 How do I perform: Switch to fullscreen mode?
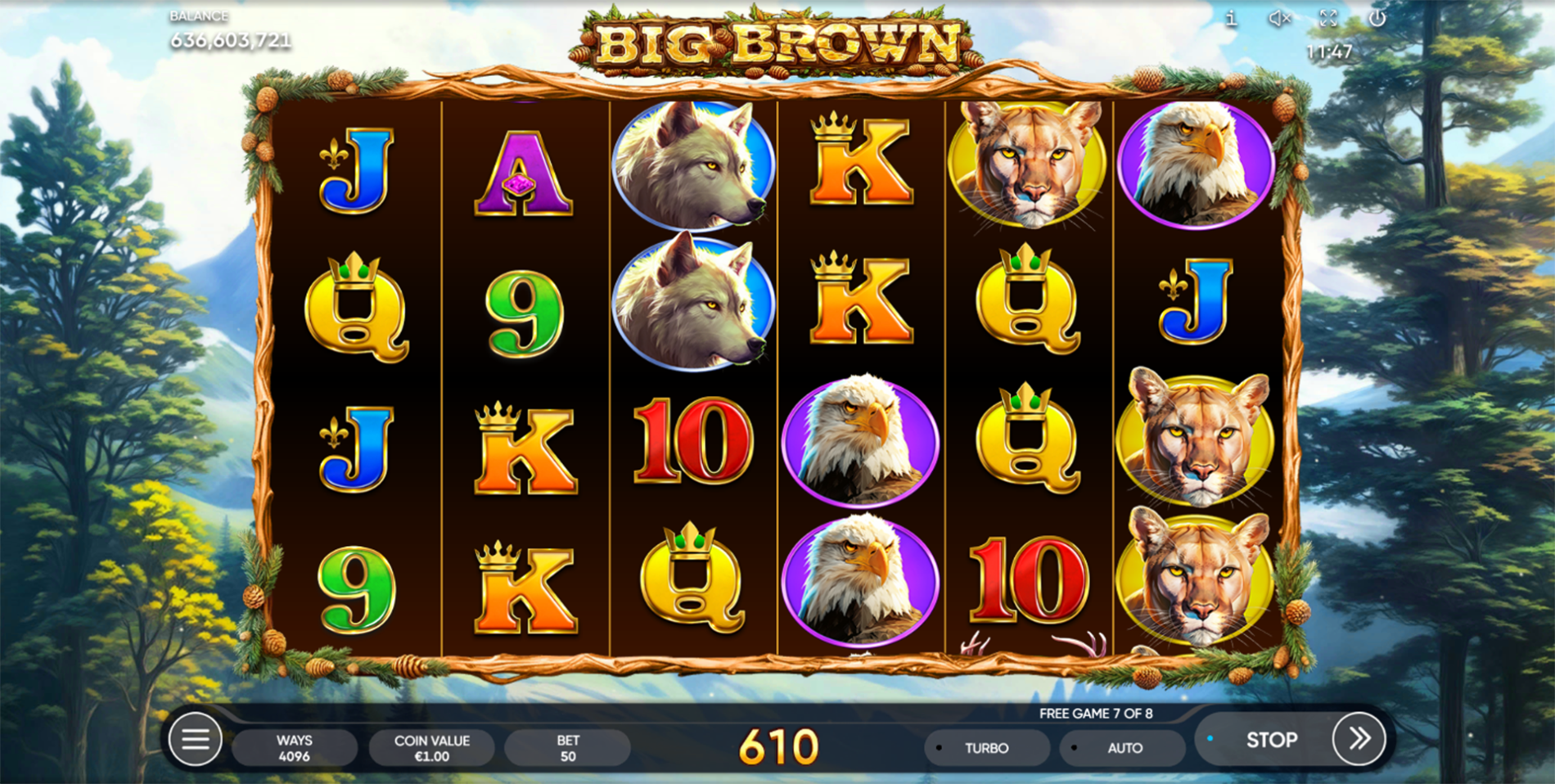(1328, 19)
